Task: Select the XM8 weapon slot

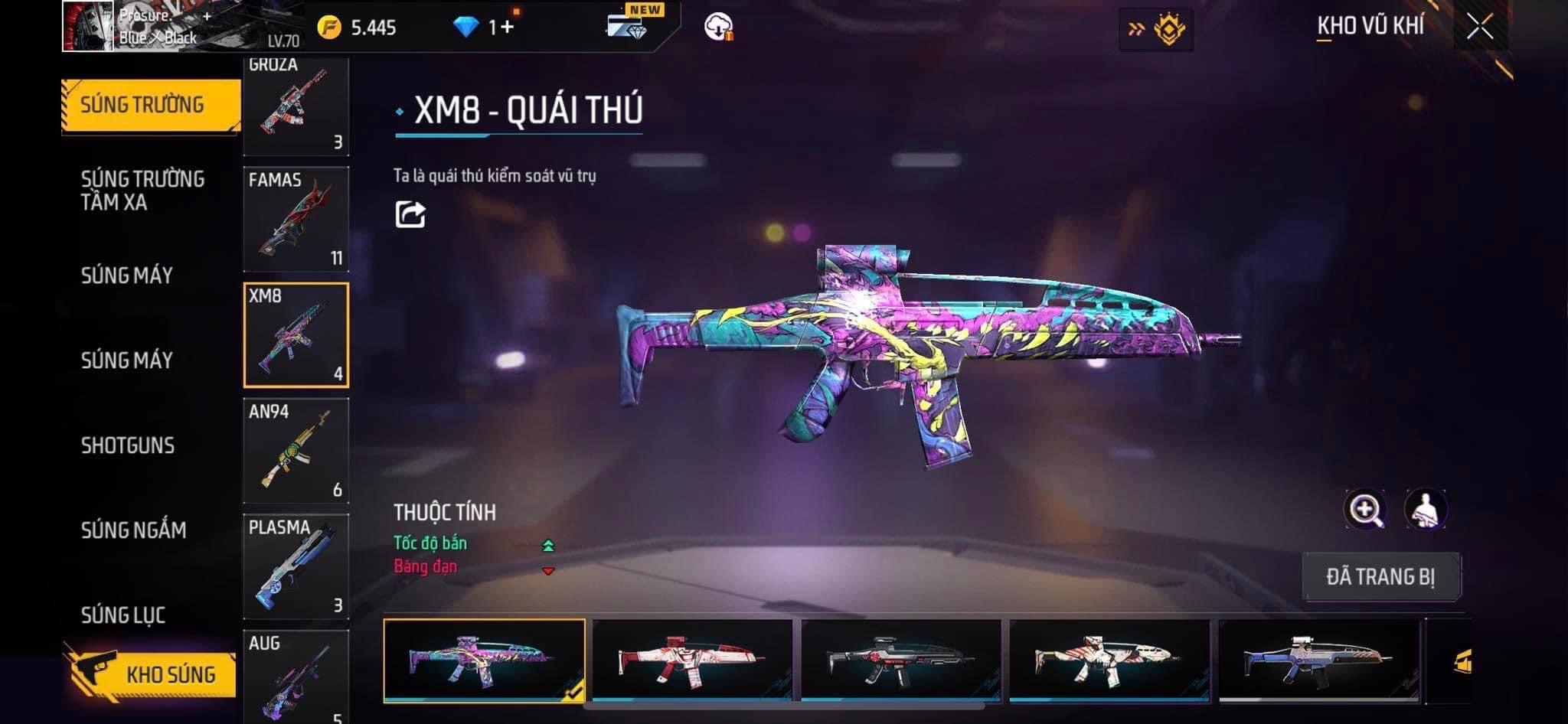Action: [296, 335]
